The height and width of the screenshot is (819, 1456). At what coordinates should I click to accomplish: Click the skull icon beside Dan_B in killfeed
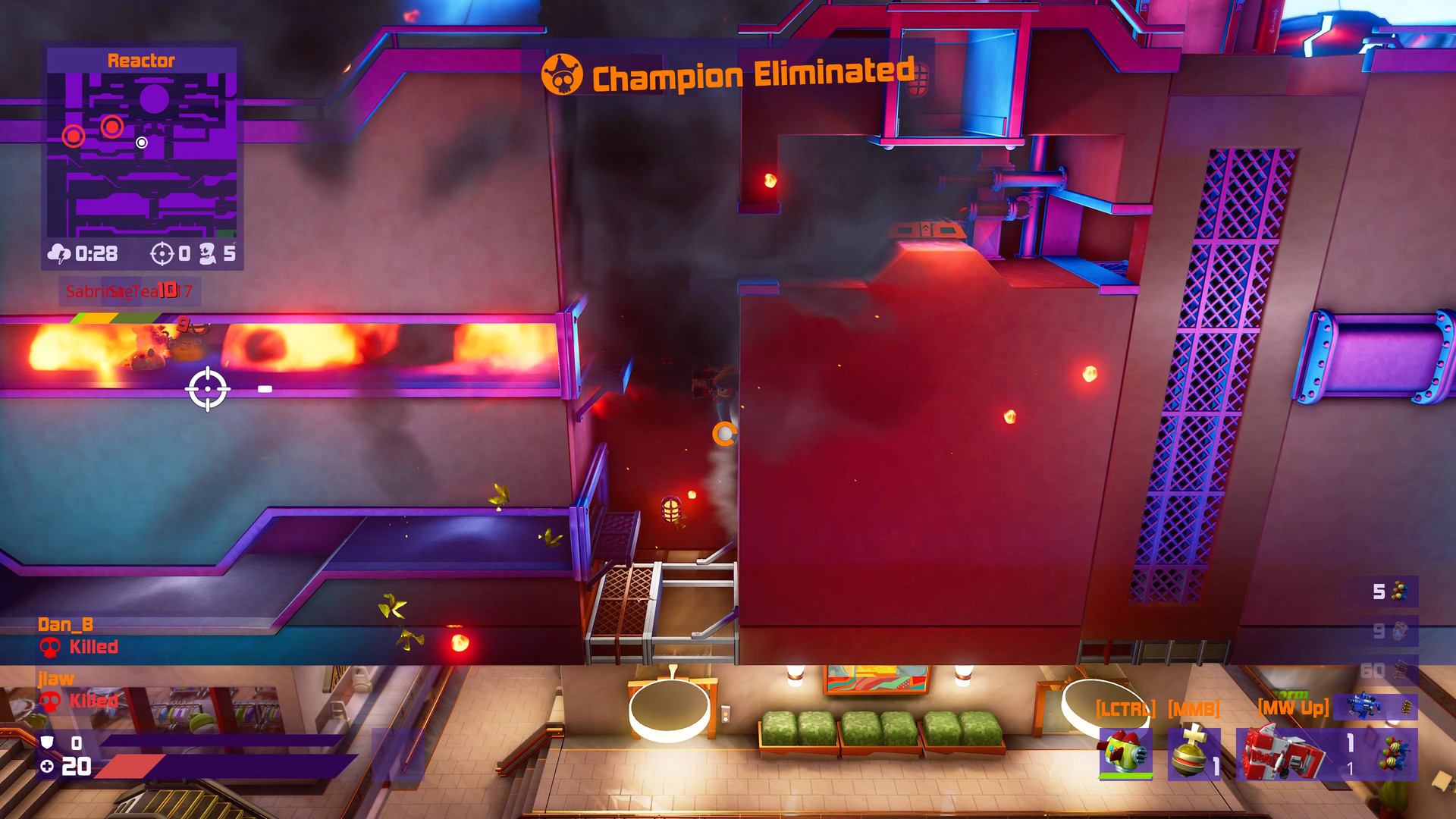click(x=49, y=648)
